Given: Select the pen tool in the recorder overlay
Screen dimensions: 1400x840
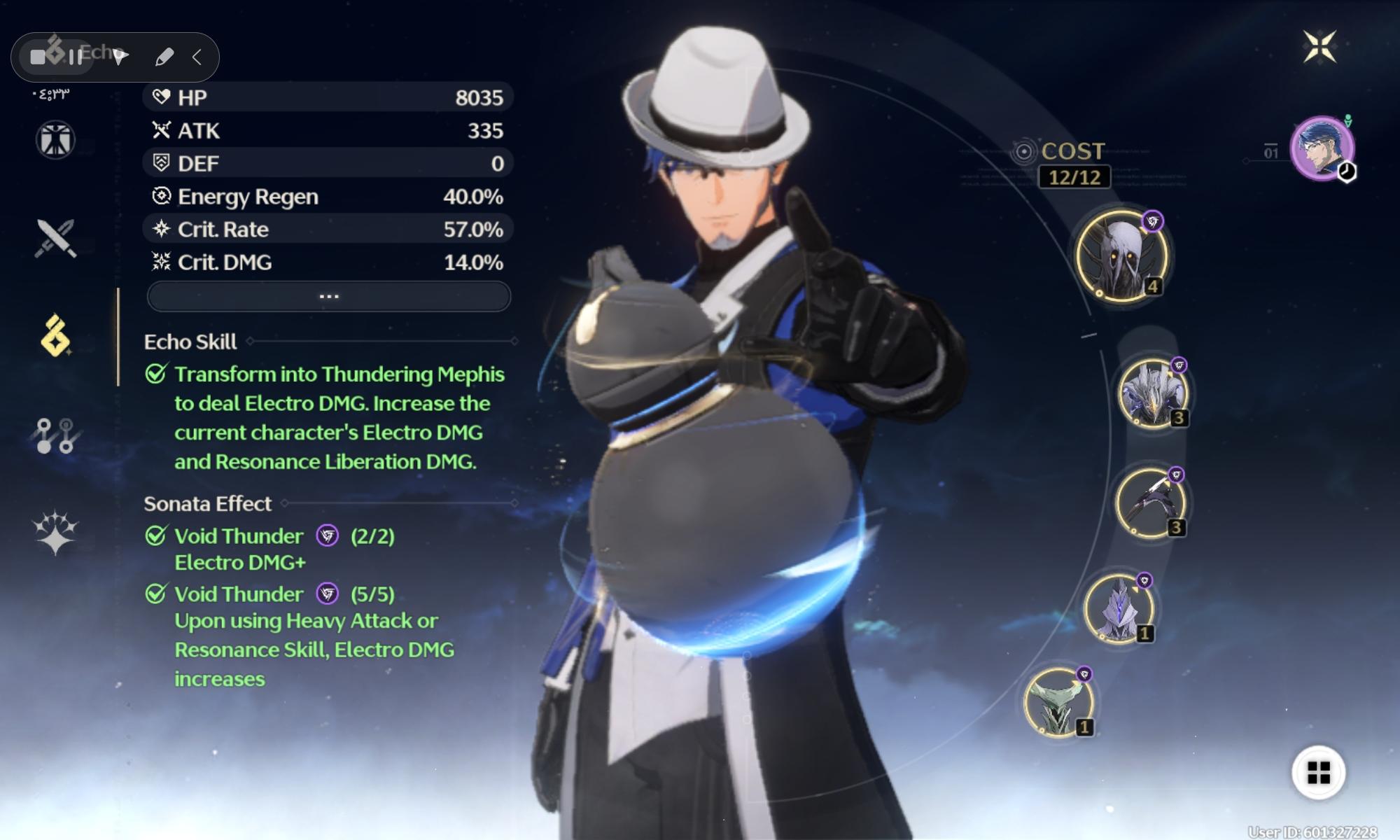Looking at the screenshot, I should [x=164, y=57].
